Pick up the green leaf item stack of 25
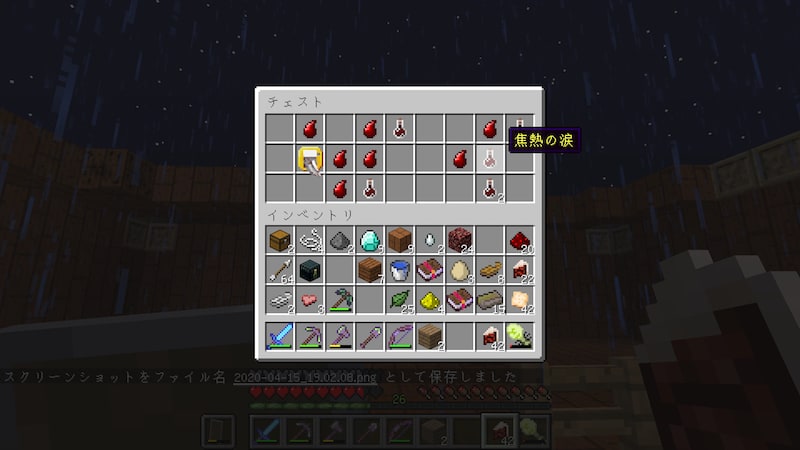 click(x=400, y=300)
